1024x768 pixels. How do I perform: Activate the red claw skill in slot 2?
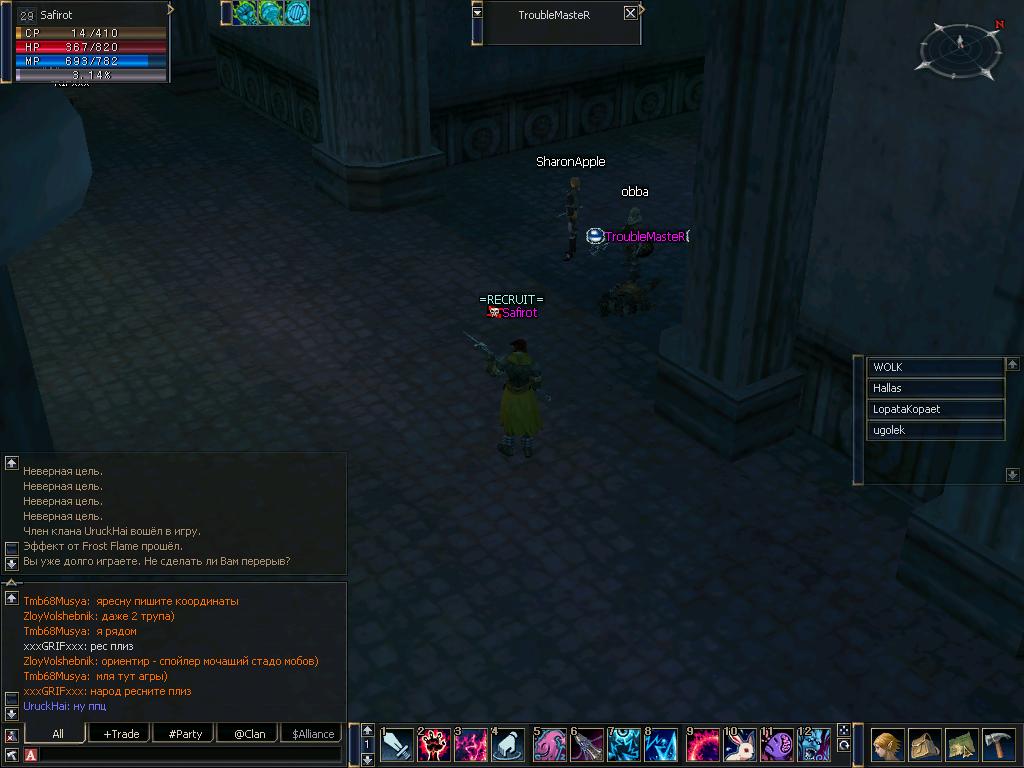(x=434, y=745)
